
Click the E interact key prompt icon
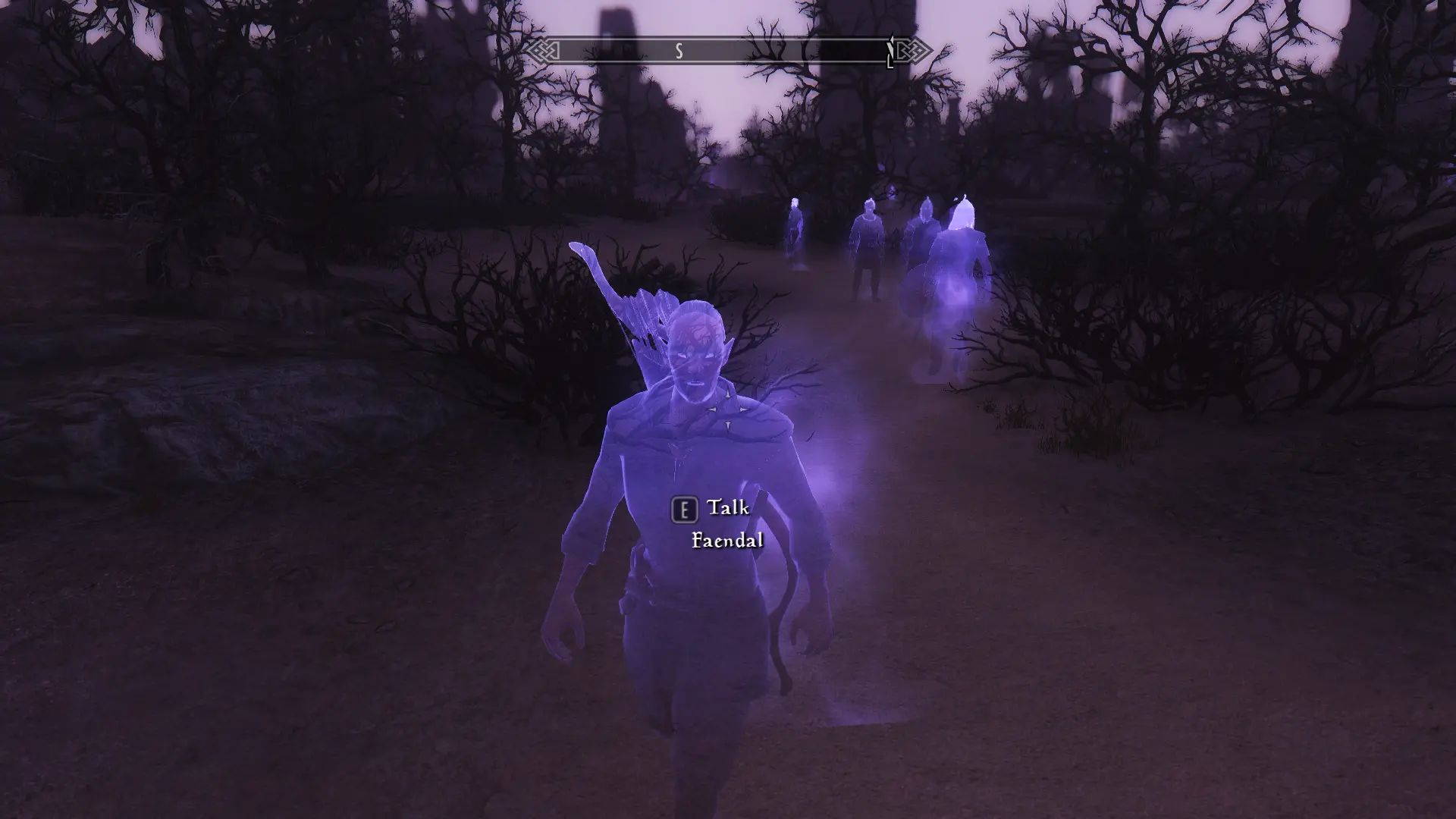coord(685,510)
